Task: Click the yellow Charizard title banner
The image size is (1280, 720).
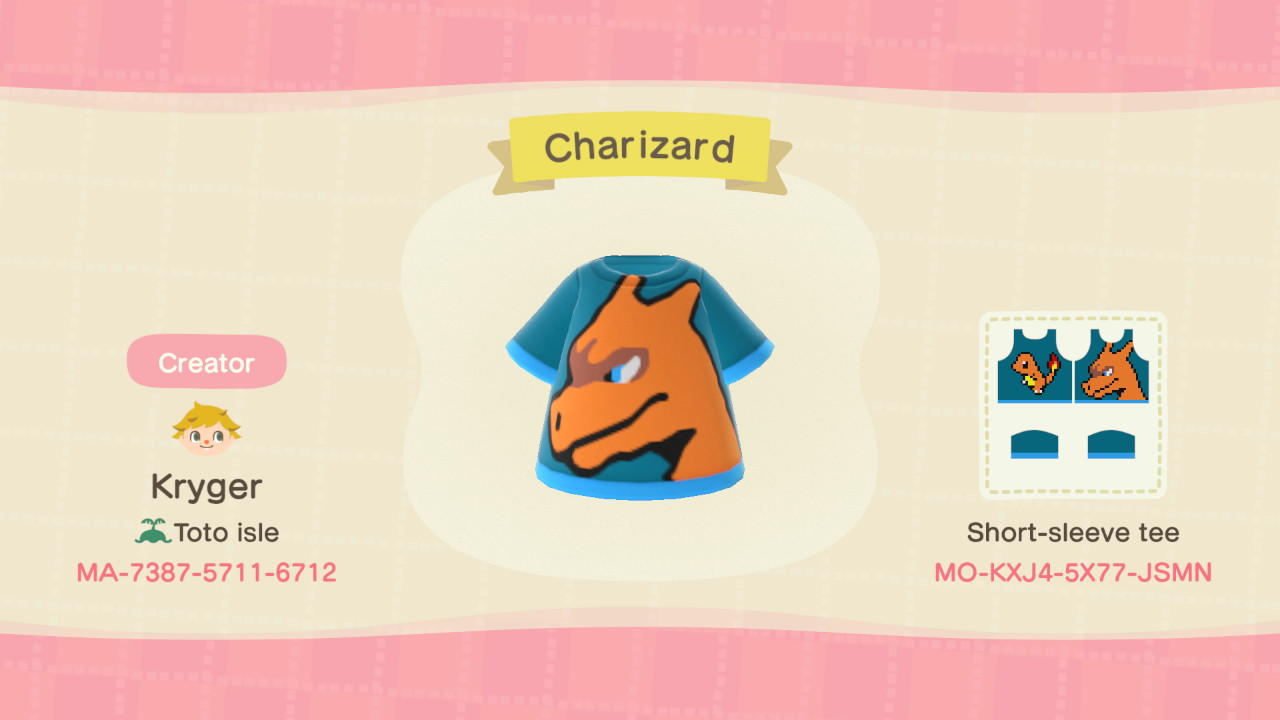Action: pyautogui.click(x=640, y=146)
